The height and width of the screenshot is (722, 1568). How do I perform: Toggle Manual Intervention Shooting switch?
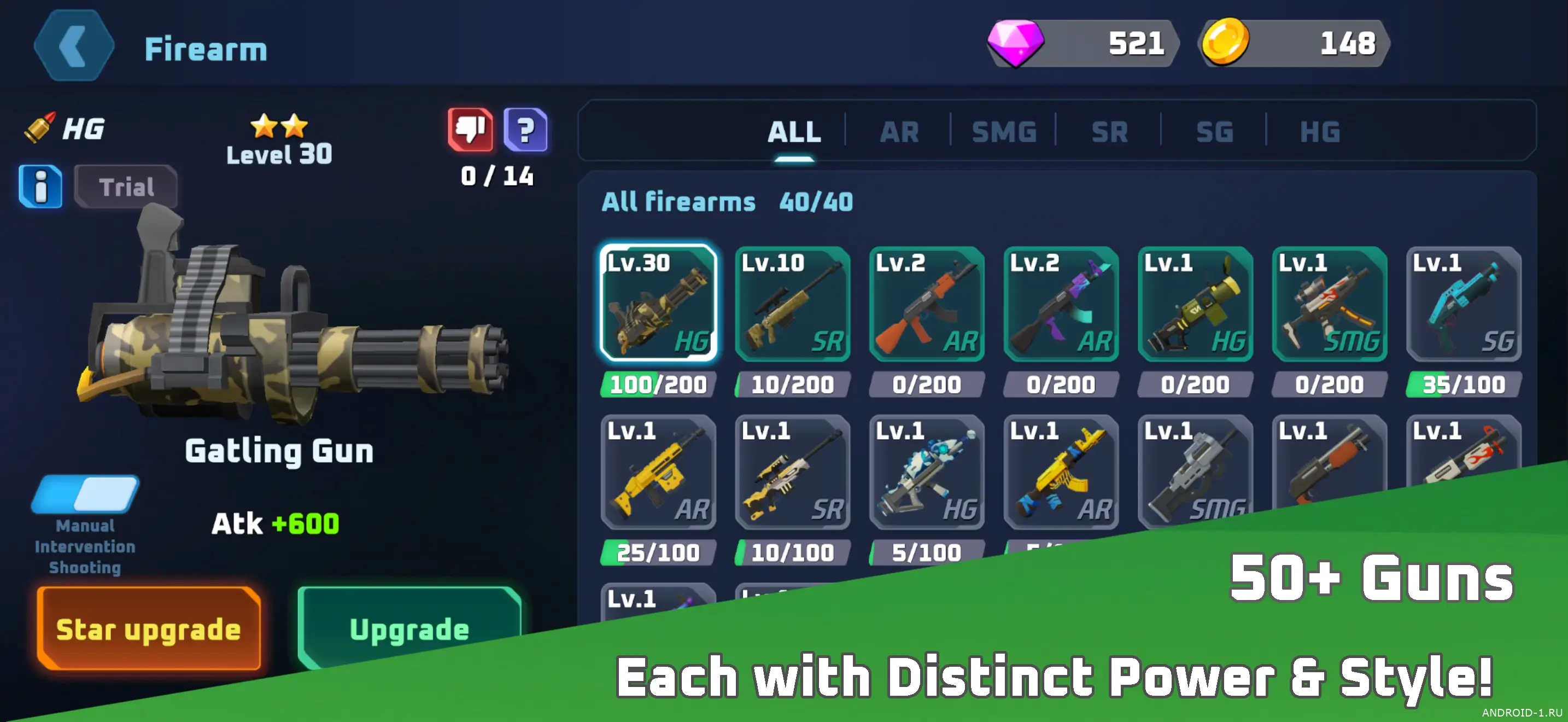[85, 493]
